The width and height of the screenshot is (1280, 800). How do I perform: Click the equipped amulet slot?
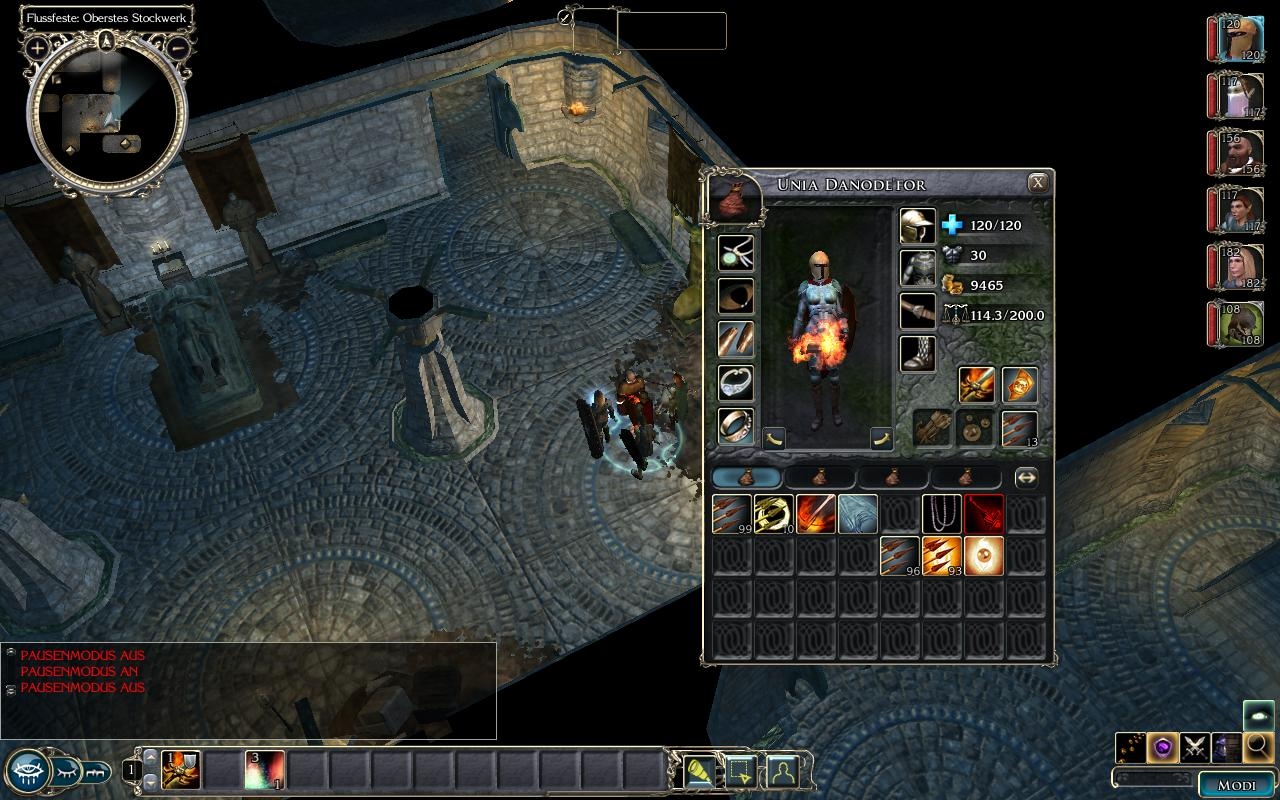(x=736, y=253)
